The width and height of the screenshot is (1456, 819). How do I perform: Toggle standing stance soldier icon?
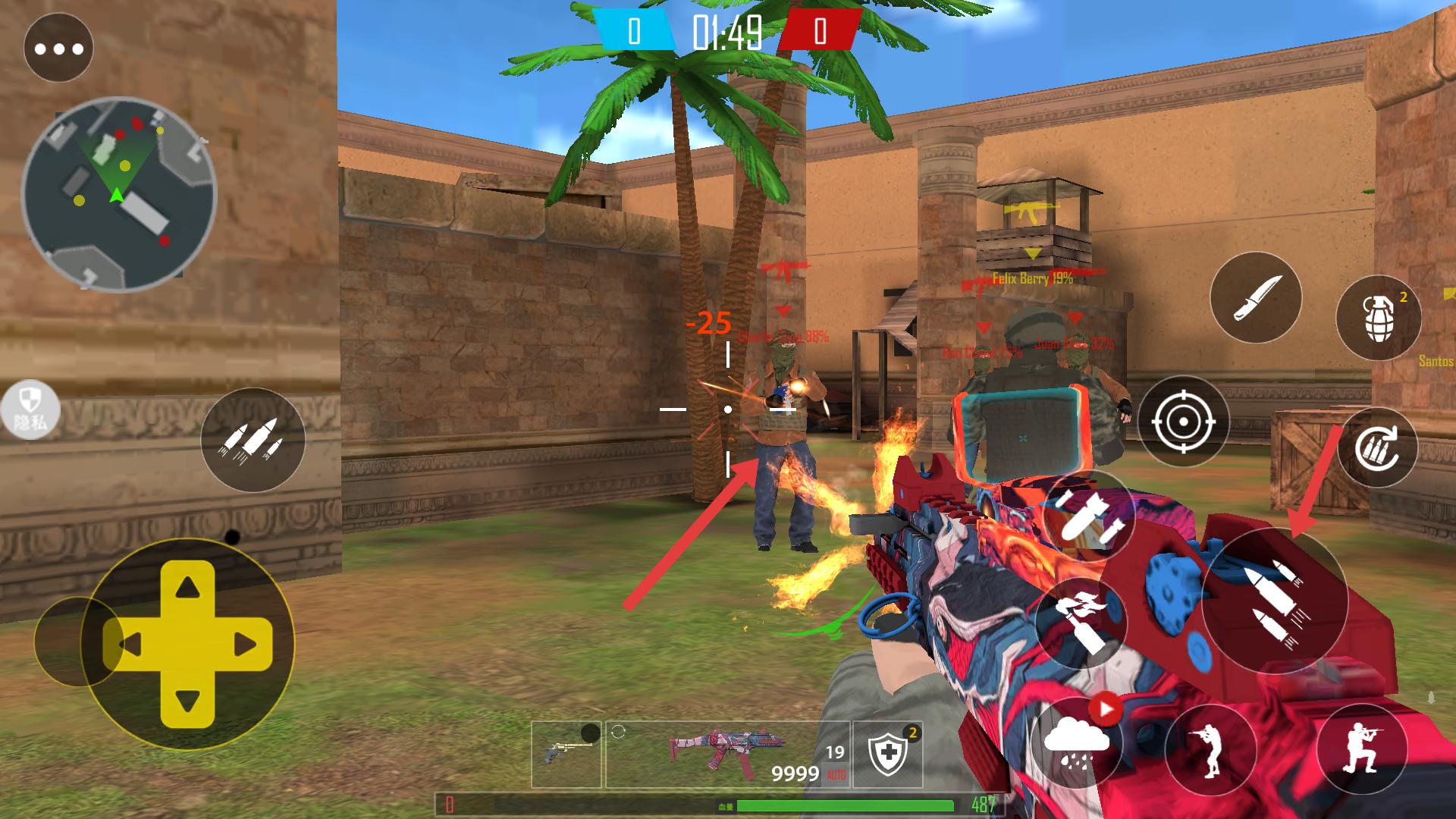coord(1210,751)
